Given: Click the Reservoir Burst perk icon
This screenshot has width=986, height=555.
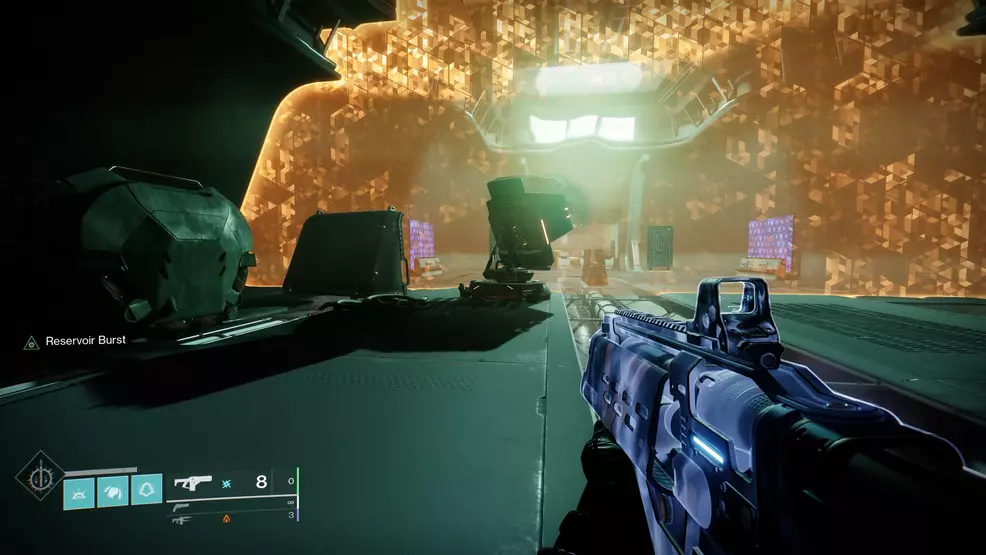Looking at the screenshot, I should tap(31, 342).
